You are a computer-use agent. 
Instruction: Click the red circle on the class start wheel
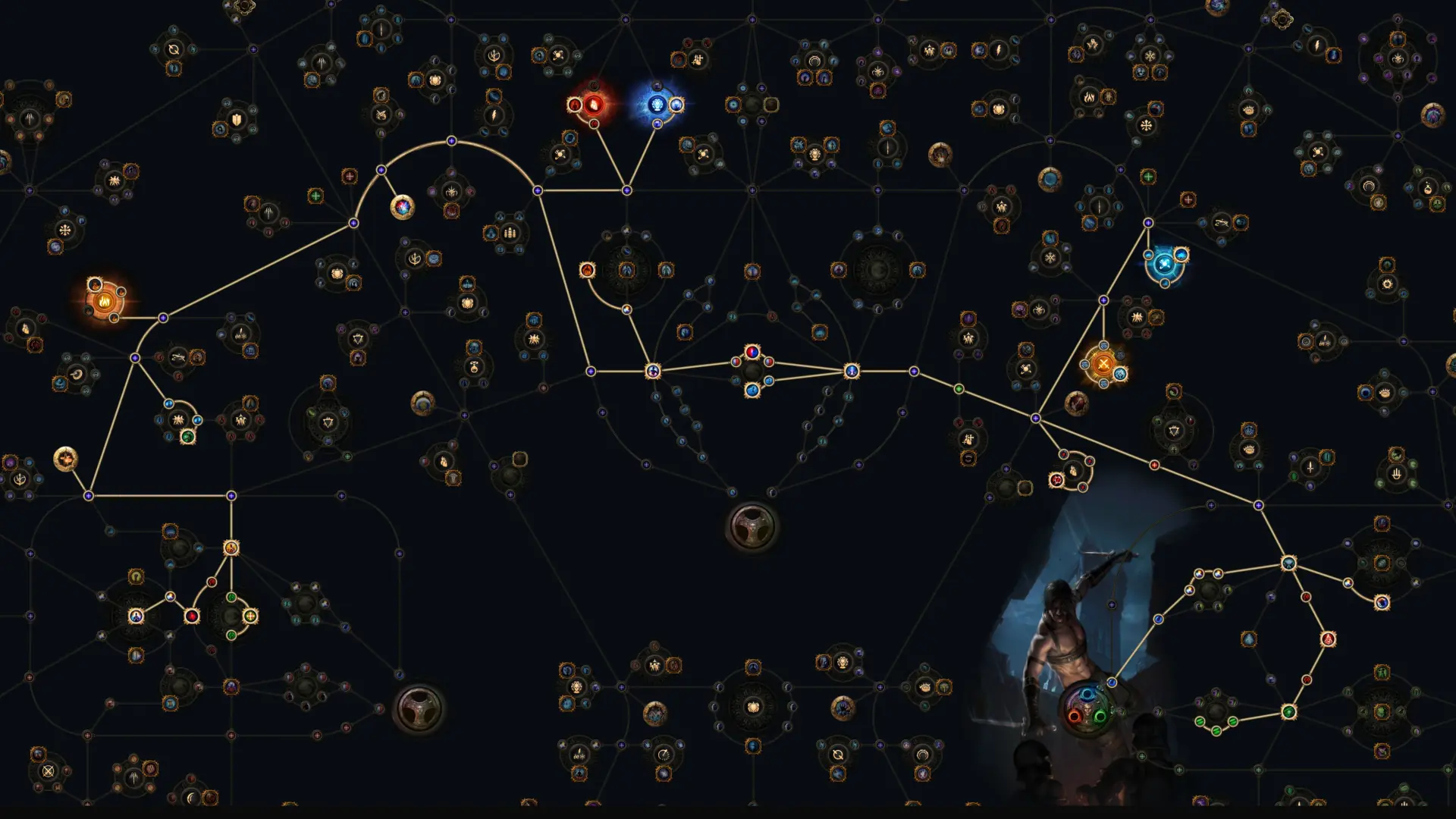coord(1075,717)
